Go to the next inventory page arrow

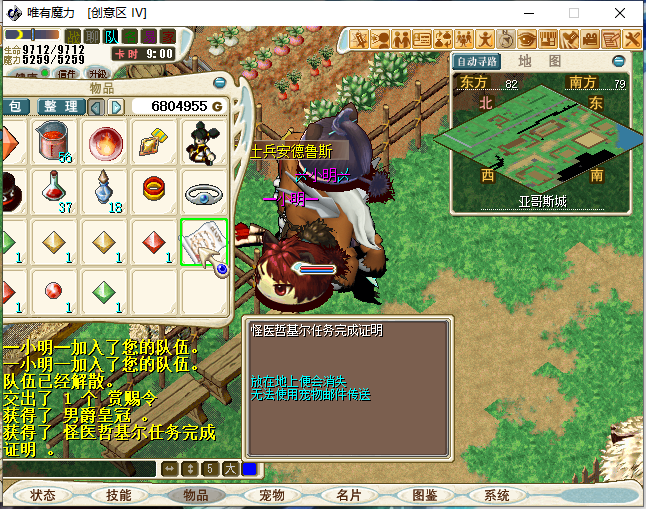pos(117,107)
